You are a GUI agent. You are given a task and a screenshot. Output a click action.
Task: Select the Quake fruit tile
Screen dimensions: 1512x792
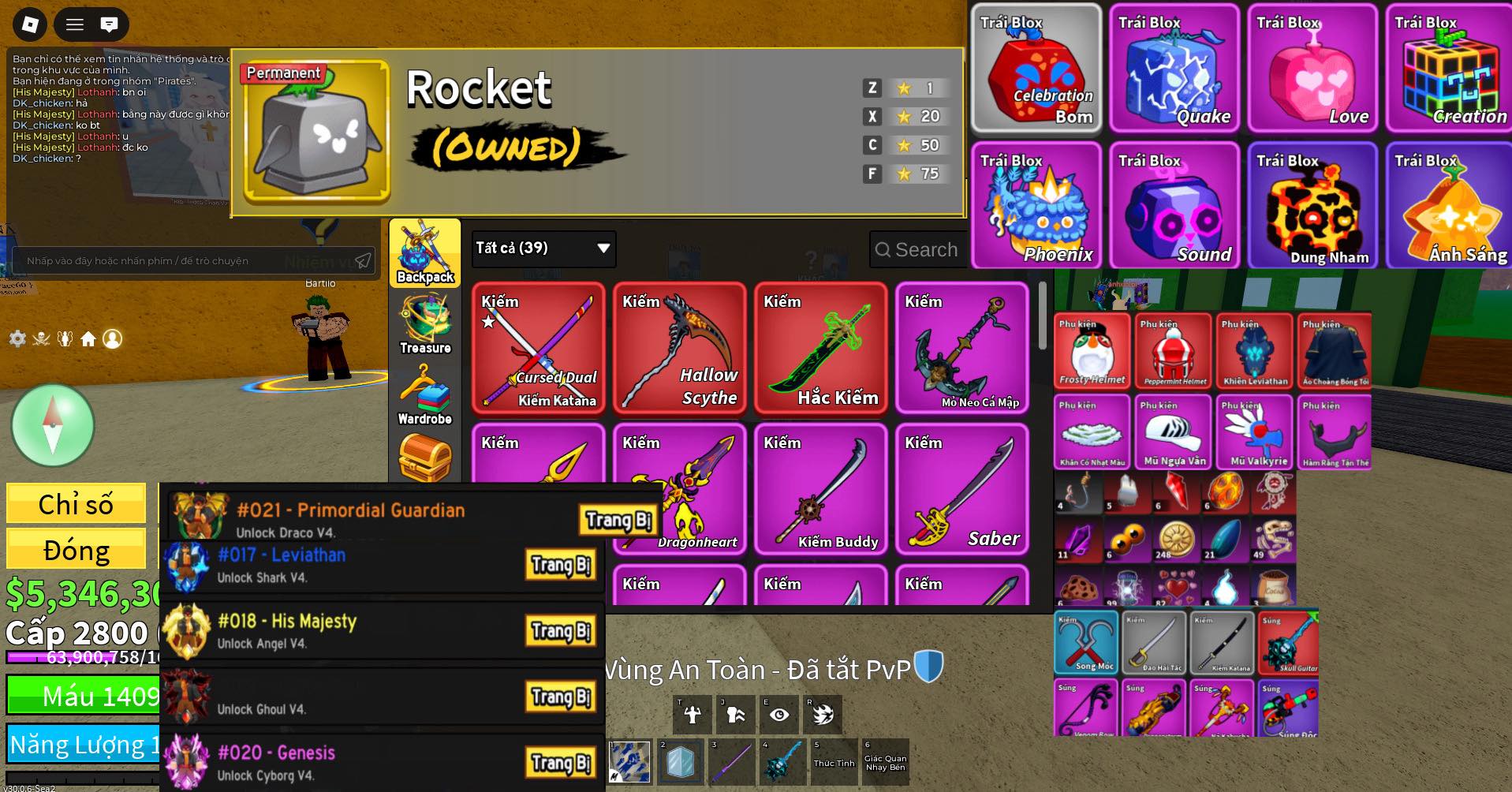tap(1174, 68)
